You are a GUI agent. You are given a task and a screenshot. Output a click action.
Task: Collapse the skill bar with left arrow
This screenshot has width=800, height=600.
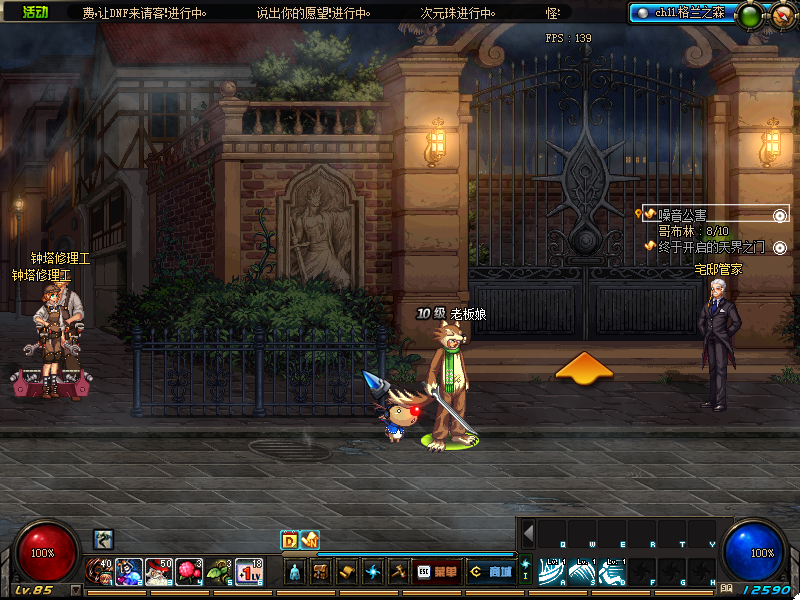pyautogui.click(x=529, y=533)
